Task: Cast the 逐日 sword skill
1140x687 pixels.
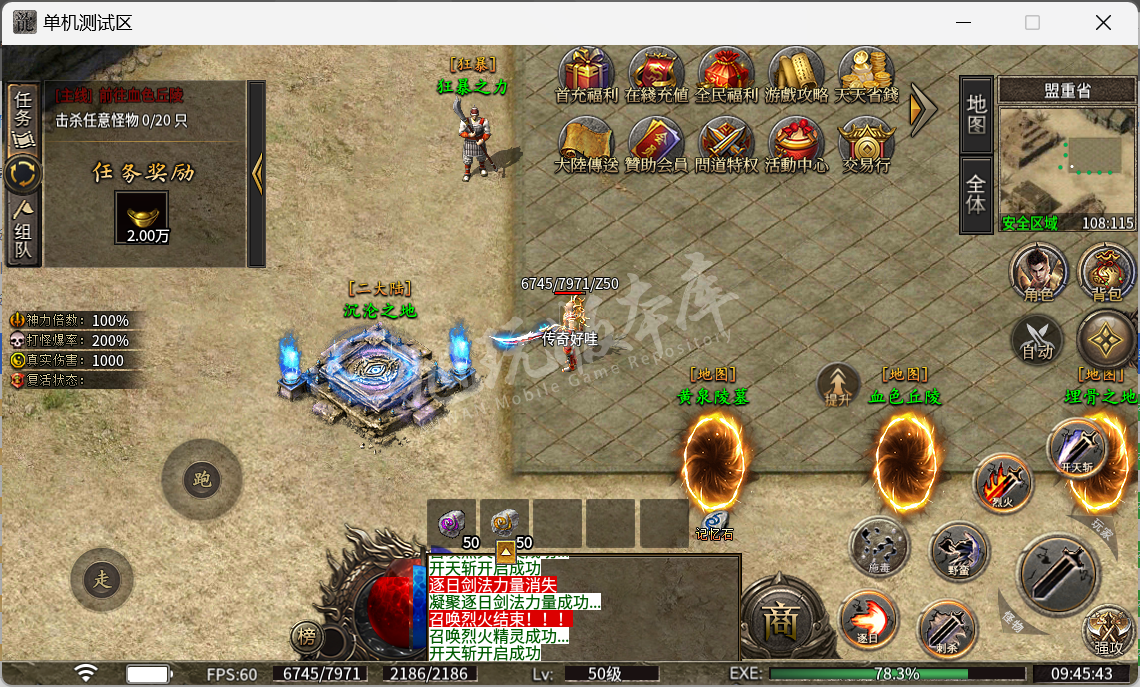Action: tap(868, 617)
